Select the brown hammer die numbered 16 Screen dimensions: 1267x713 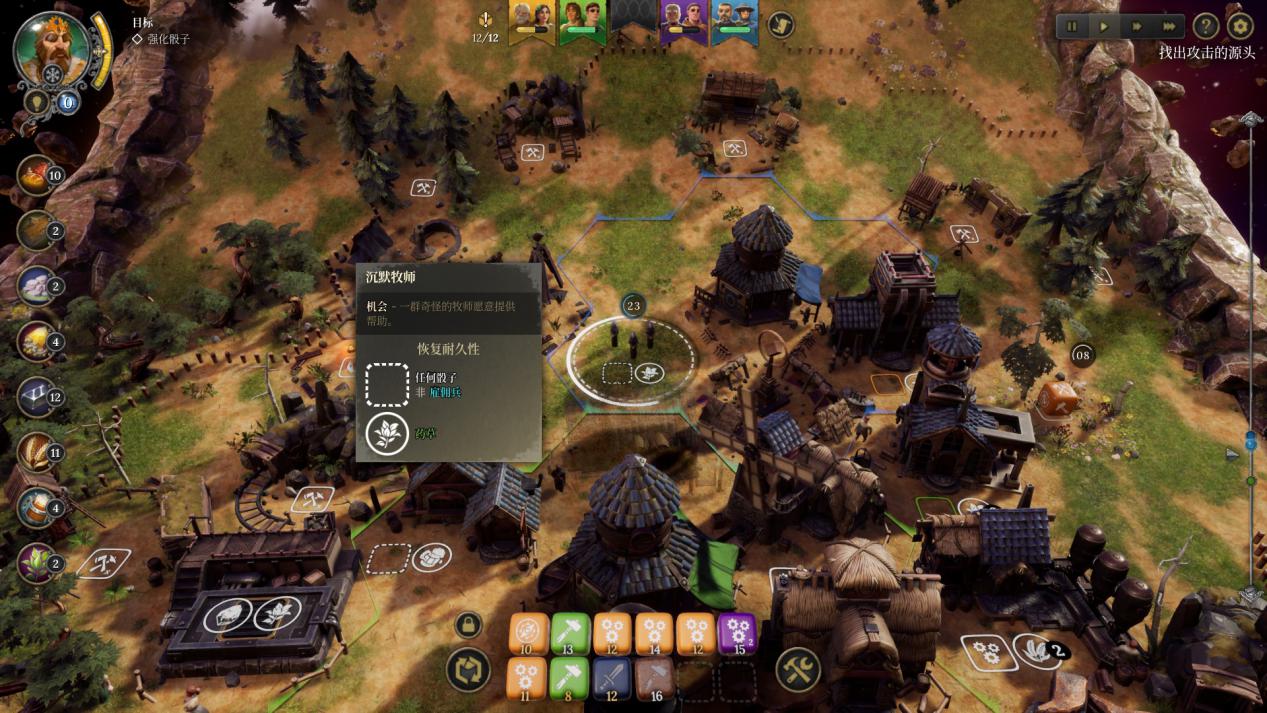pos(655,679)
